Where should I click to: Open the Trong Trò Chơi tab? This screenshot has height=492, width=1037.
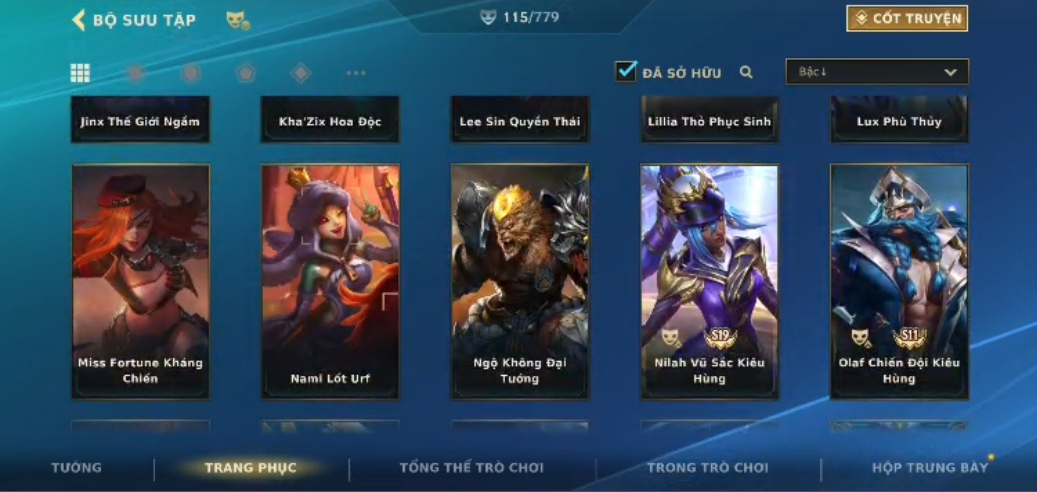tap(707, 468)
